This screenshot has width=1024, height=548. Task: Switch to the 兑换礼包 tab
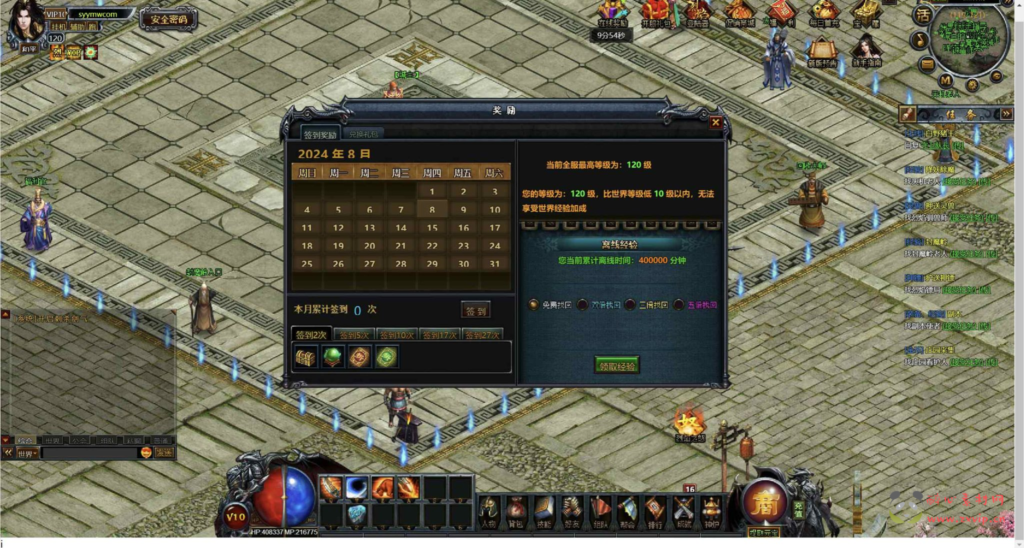[x=364, y=133]
